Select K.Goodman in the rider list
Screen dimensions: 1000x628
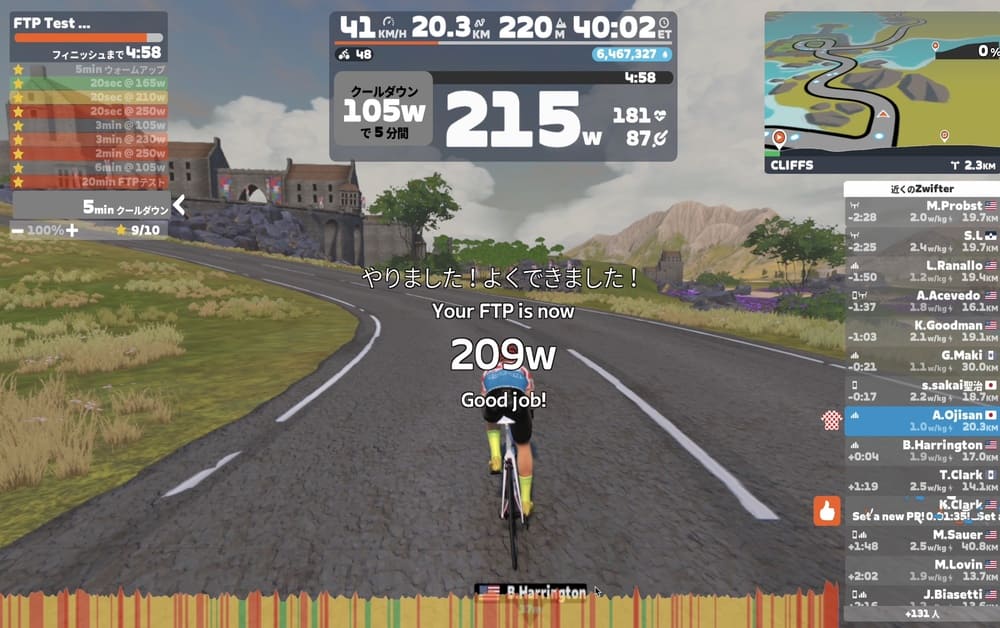[x=921, y=331]
